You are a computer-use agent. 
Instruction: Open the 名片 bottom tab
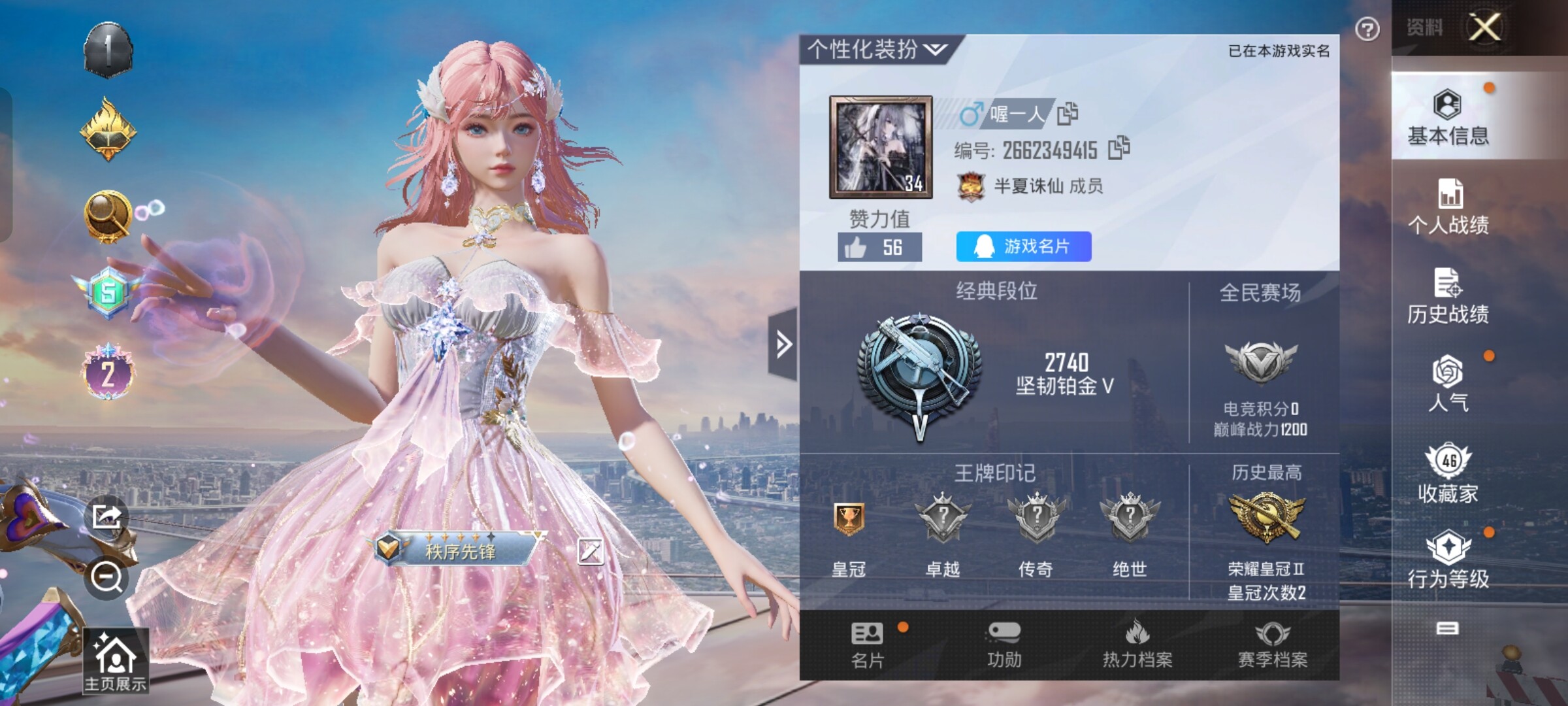click(x=868, y=645)
